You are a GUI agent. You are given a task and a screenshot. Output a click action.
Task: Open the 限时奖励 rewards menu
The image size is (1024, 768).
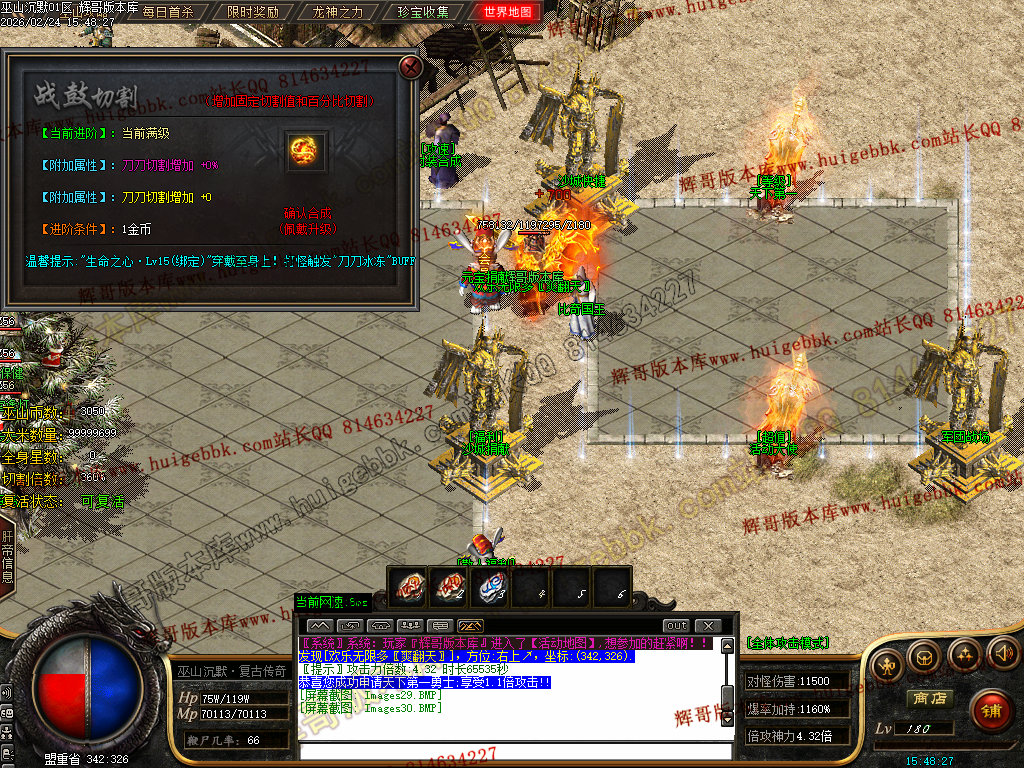coord(253,13)
